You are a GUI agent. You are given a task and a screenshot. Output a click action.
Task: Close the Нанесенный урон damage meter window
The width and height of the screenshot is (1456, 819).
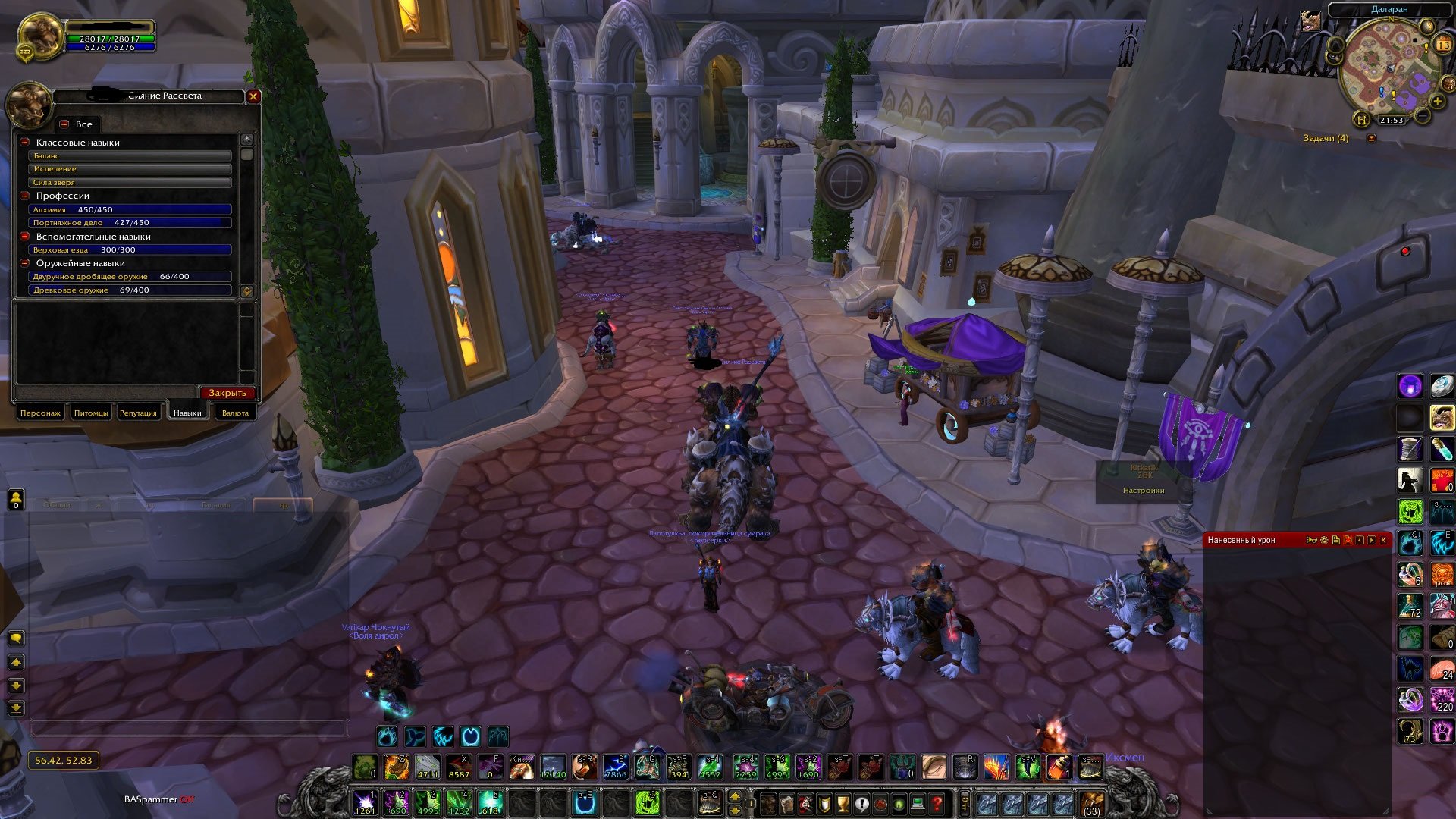point(1383,540)
